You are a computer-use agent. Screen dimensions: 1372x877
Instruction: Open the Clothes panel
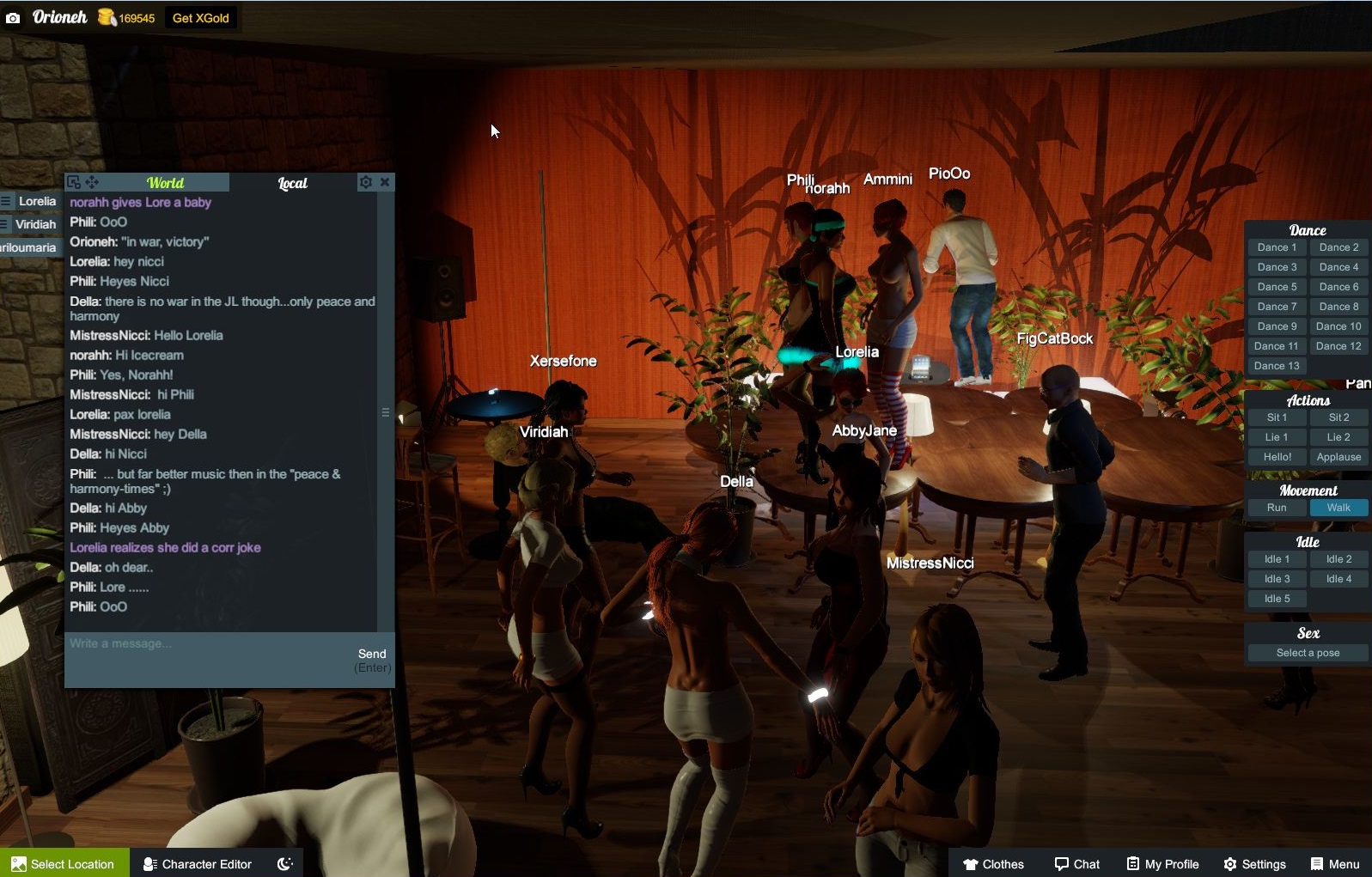(x=993, y=863)
